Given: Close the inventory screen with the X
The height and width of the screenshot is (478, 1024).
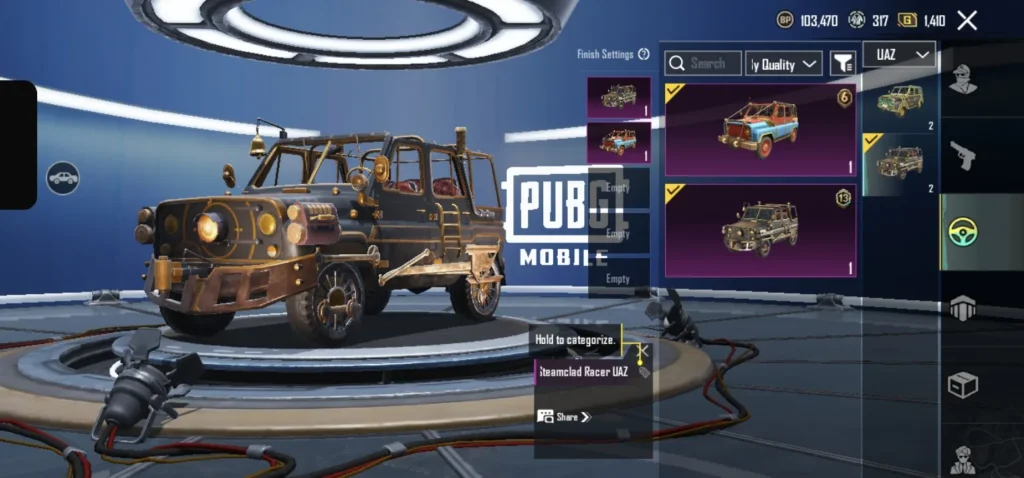Looking at the screenshot, I should [x=967, y=20].
